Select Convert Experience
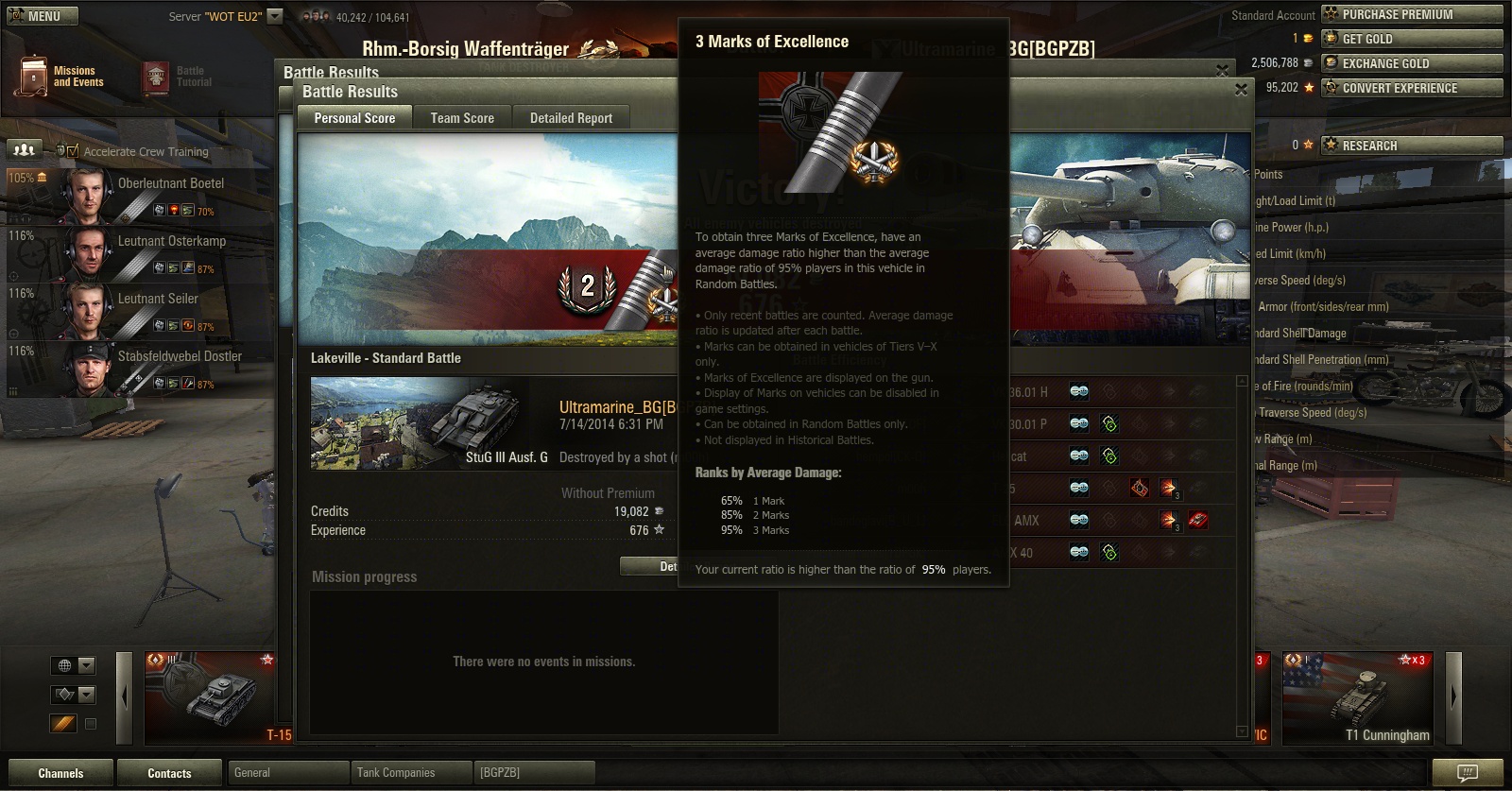The image size is (1512, 791). tap(1411, 88)
